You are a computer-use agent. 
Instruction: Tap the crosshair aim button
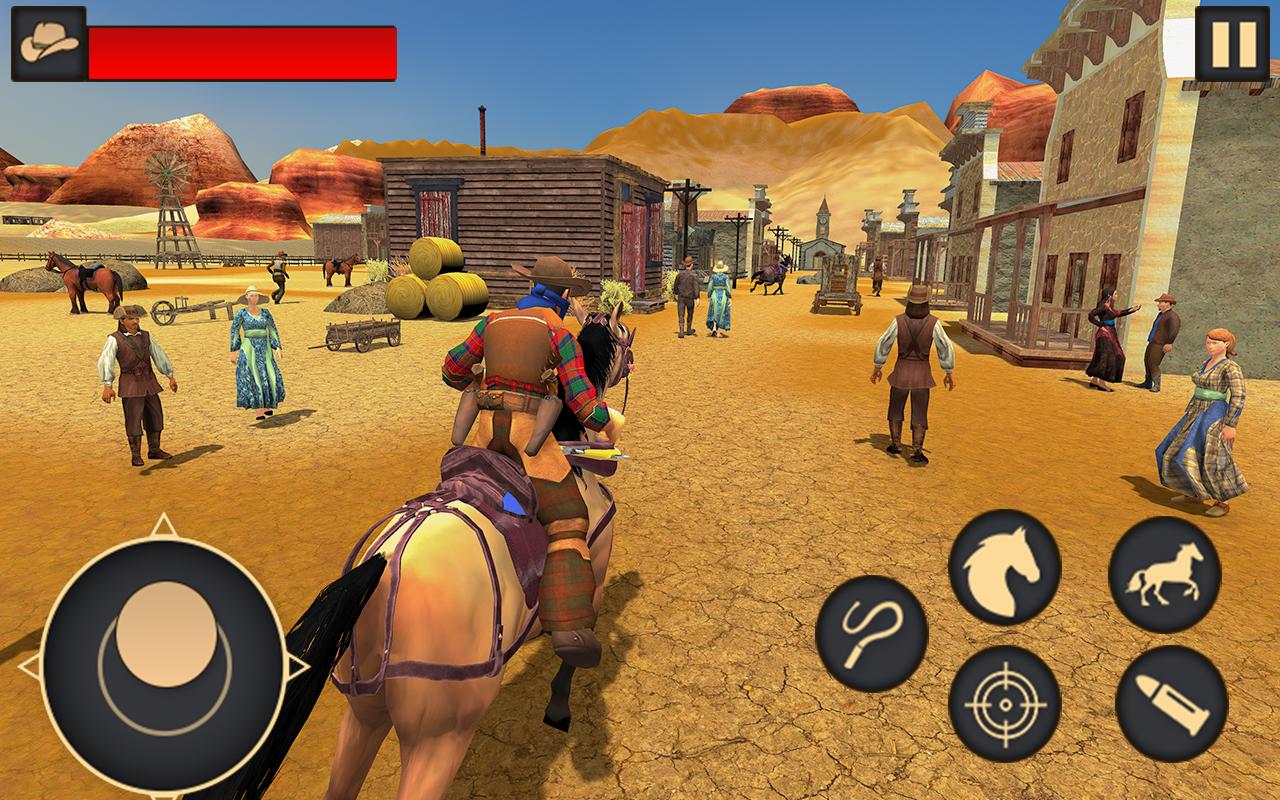click(x=1004, y=703)
